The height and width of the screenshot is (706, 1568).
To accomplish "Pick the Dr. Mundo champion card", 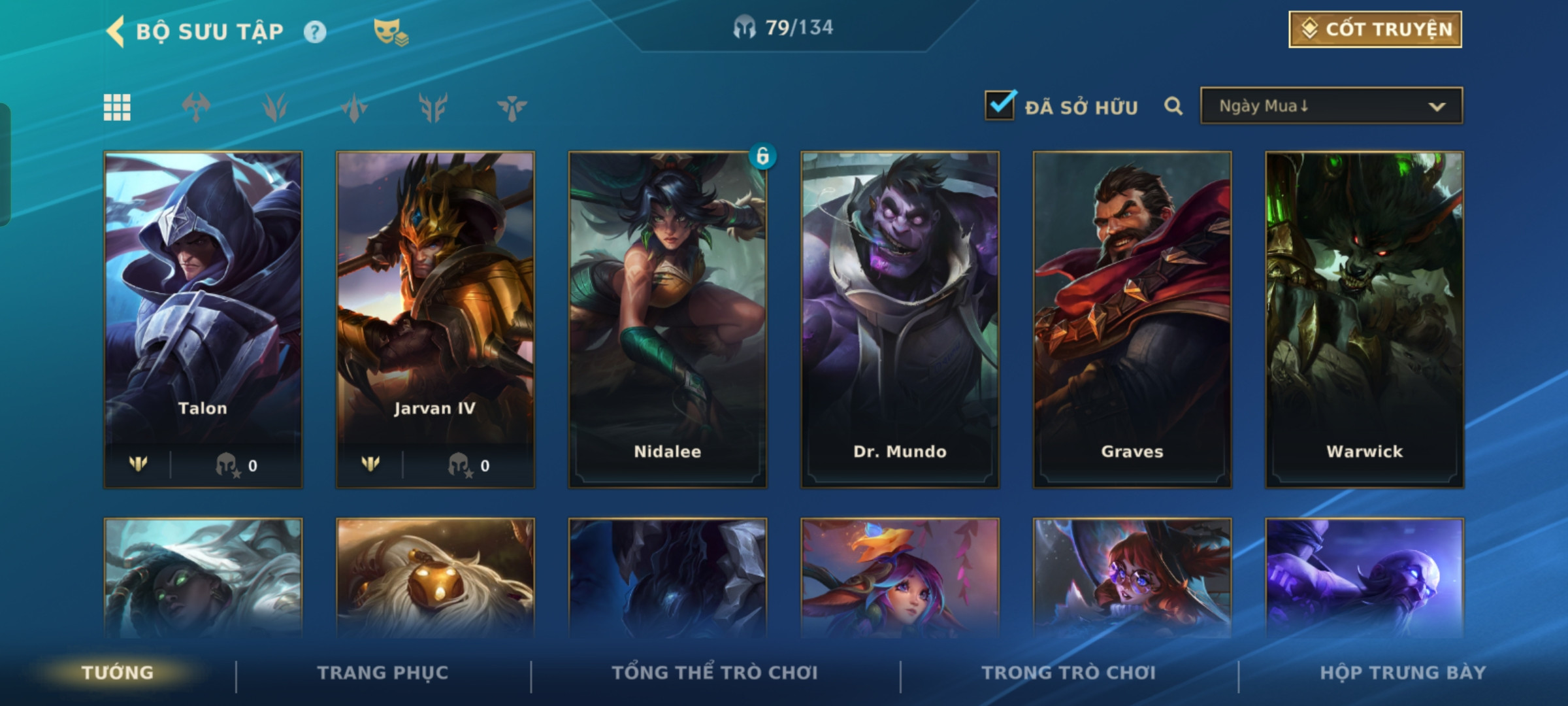I will click(900, 320).
